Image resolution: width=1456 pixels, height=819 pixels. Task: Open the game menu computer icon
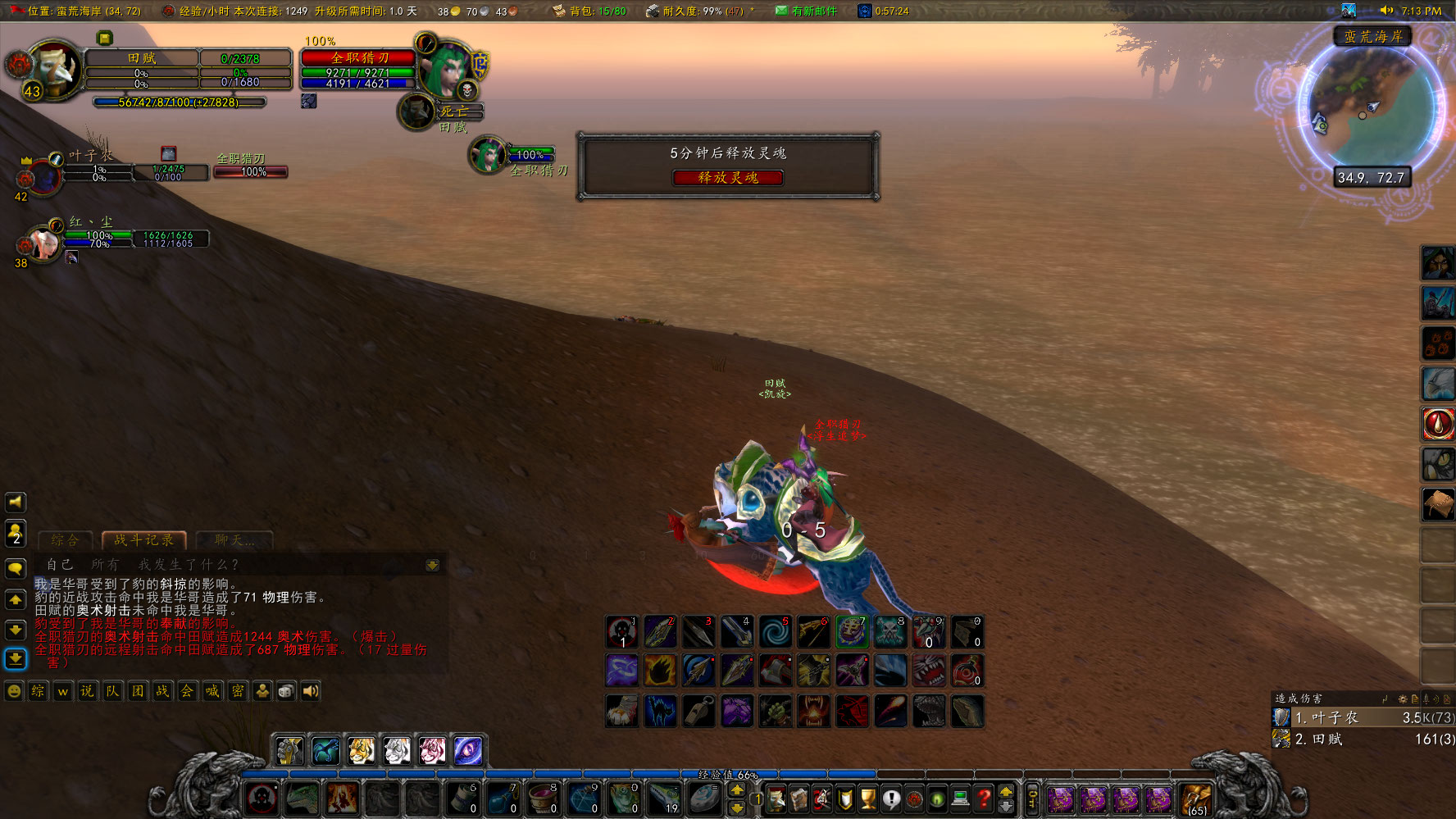pyautogui.click(x=960, y=799)
